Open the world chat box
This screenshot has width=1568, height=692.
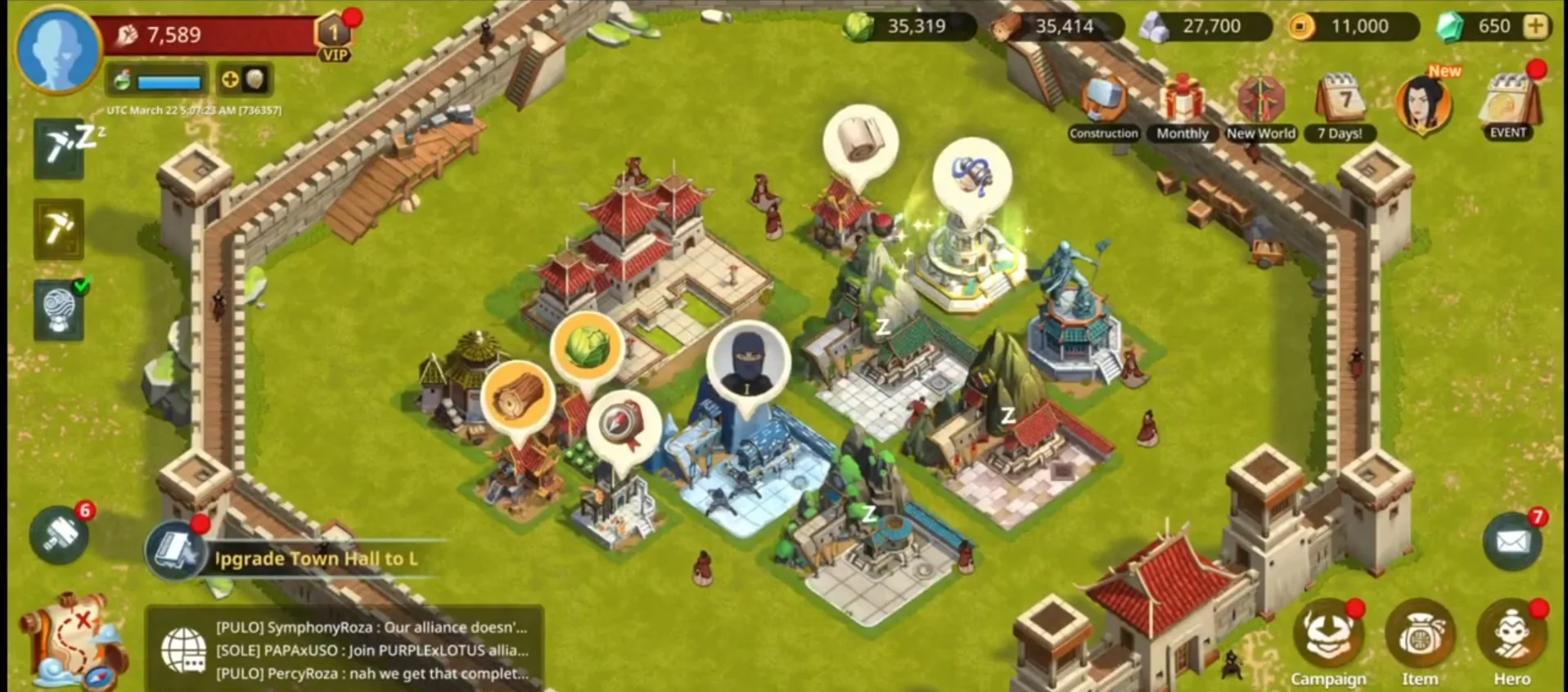coord(344,650)
